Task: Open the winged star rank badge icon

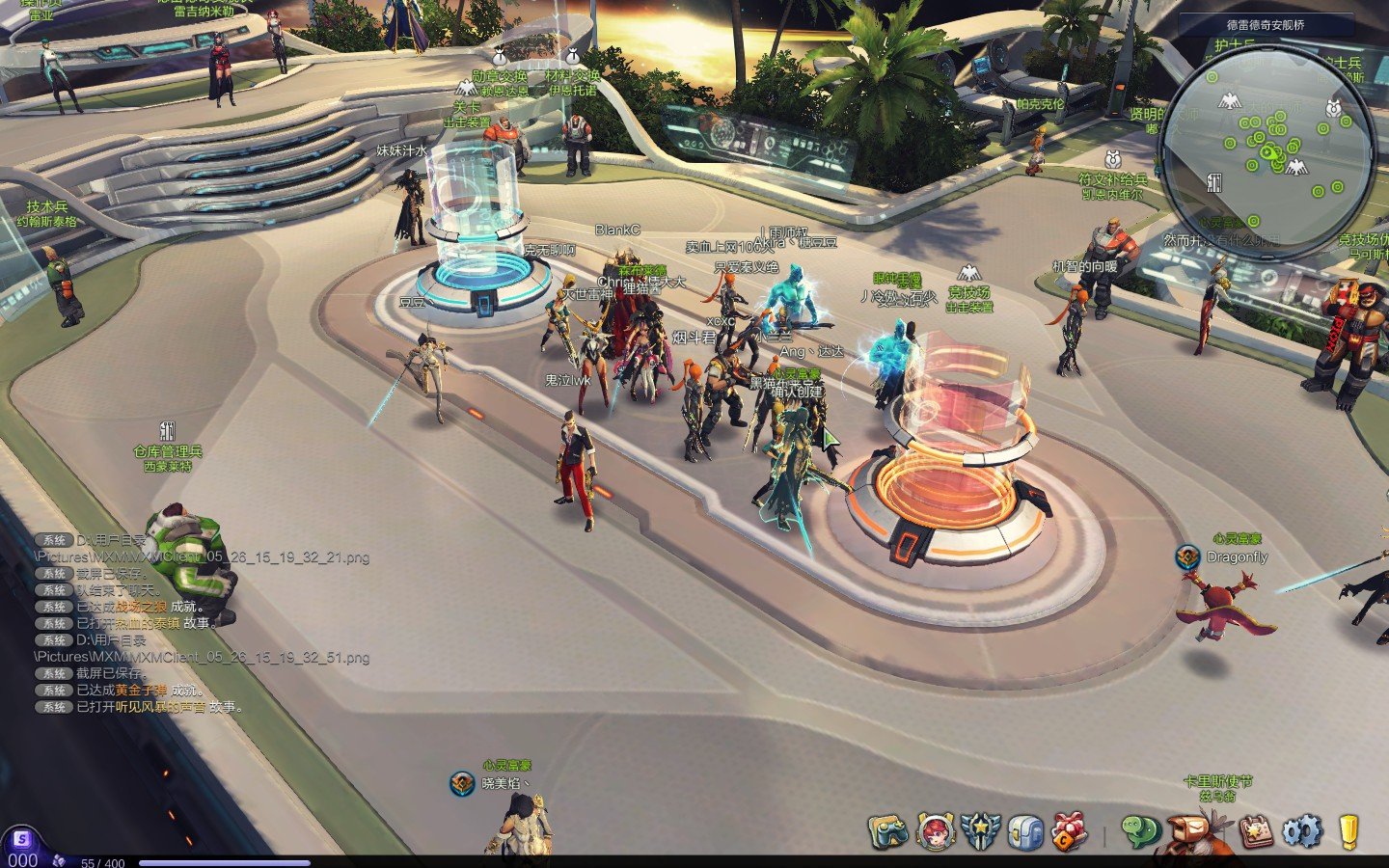Action: point(980,830)
